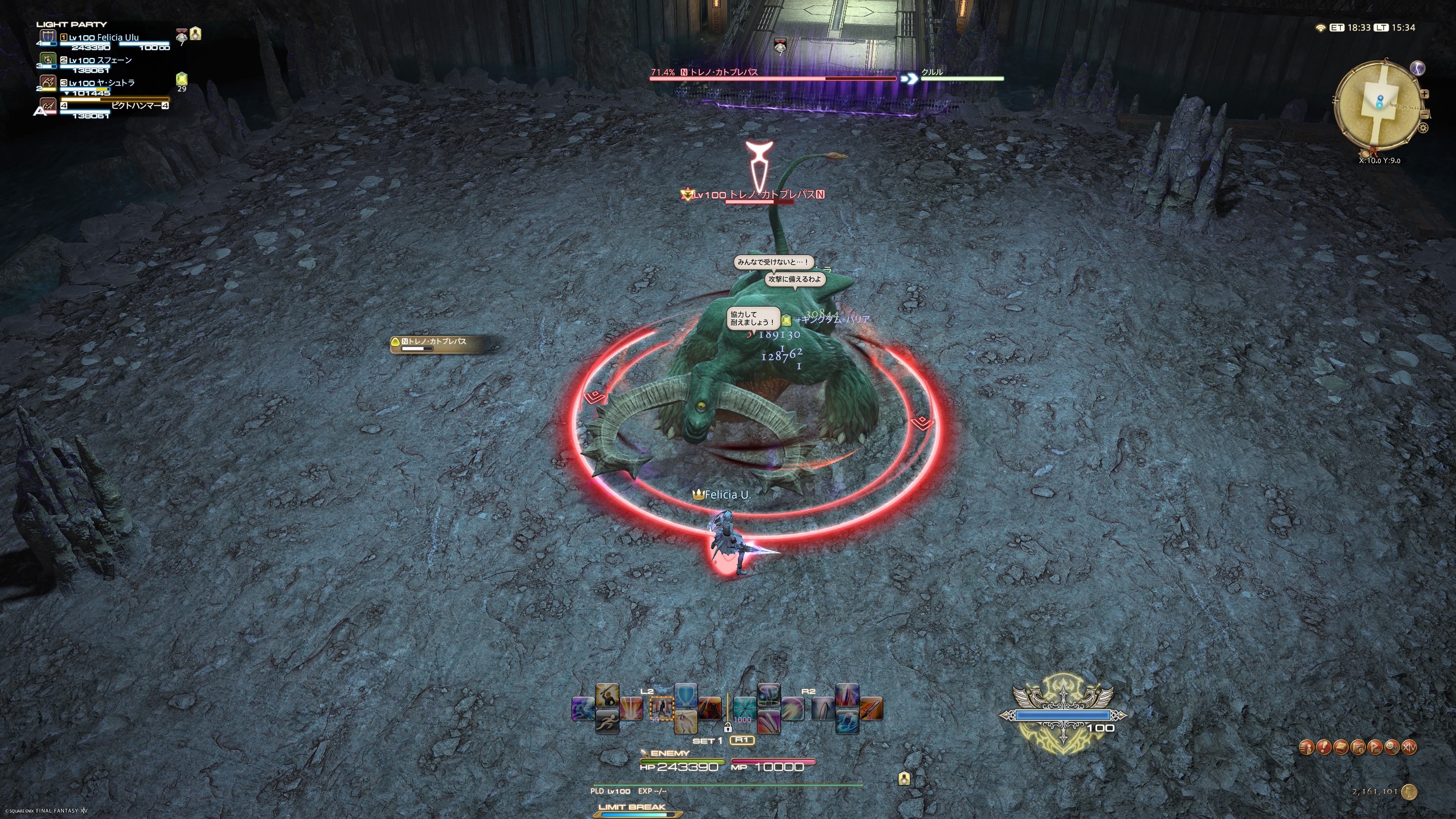Open the Social smiley faces menu
Image resolution: width=1456 pixels, height=819 pixels.
click(x=1392, y=747)
